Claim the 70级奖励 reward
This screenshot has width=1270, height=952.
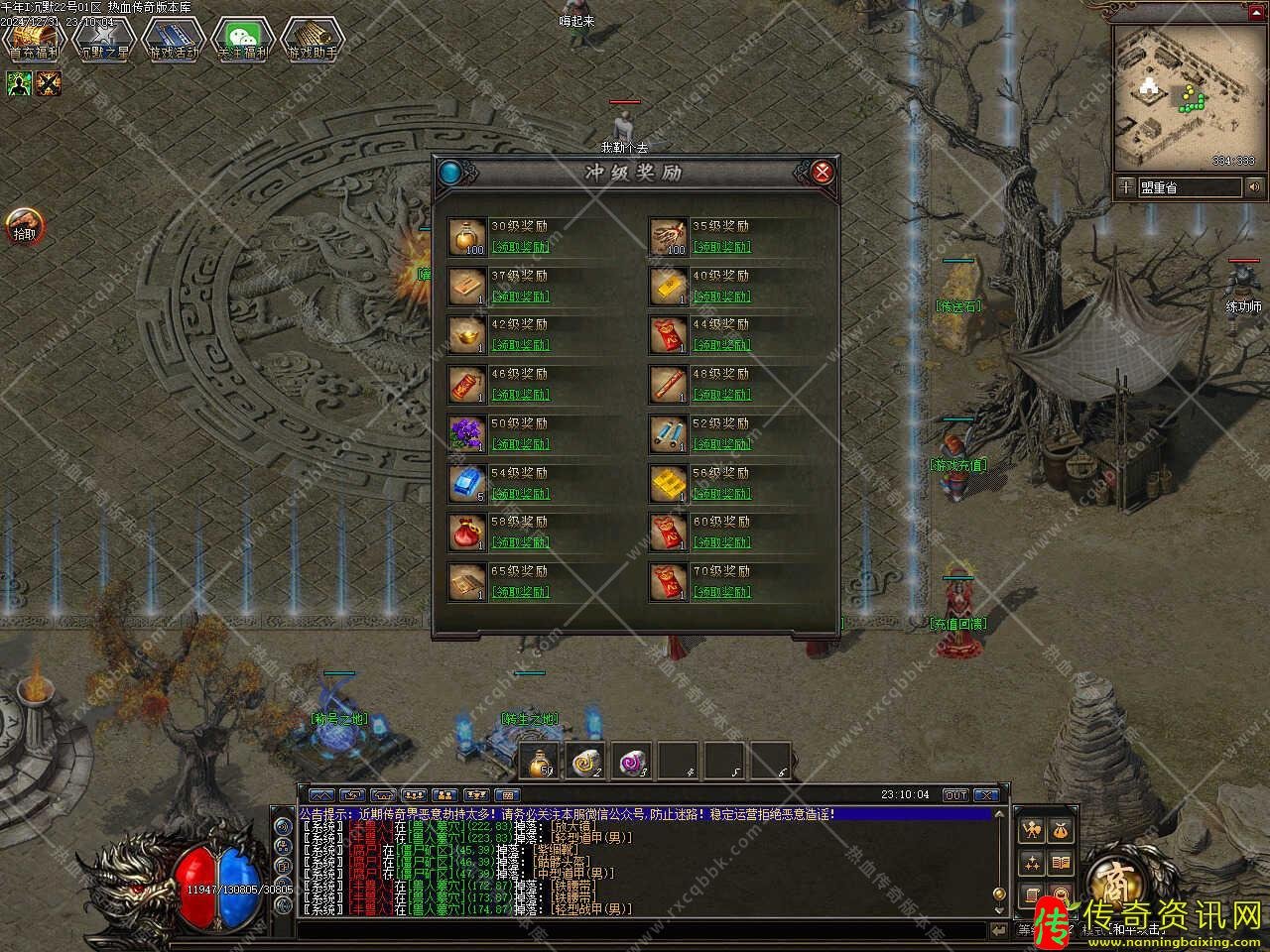point(721,592)
